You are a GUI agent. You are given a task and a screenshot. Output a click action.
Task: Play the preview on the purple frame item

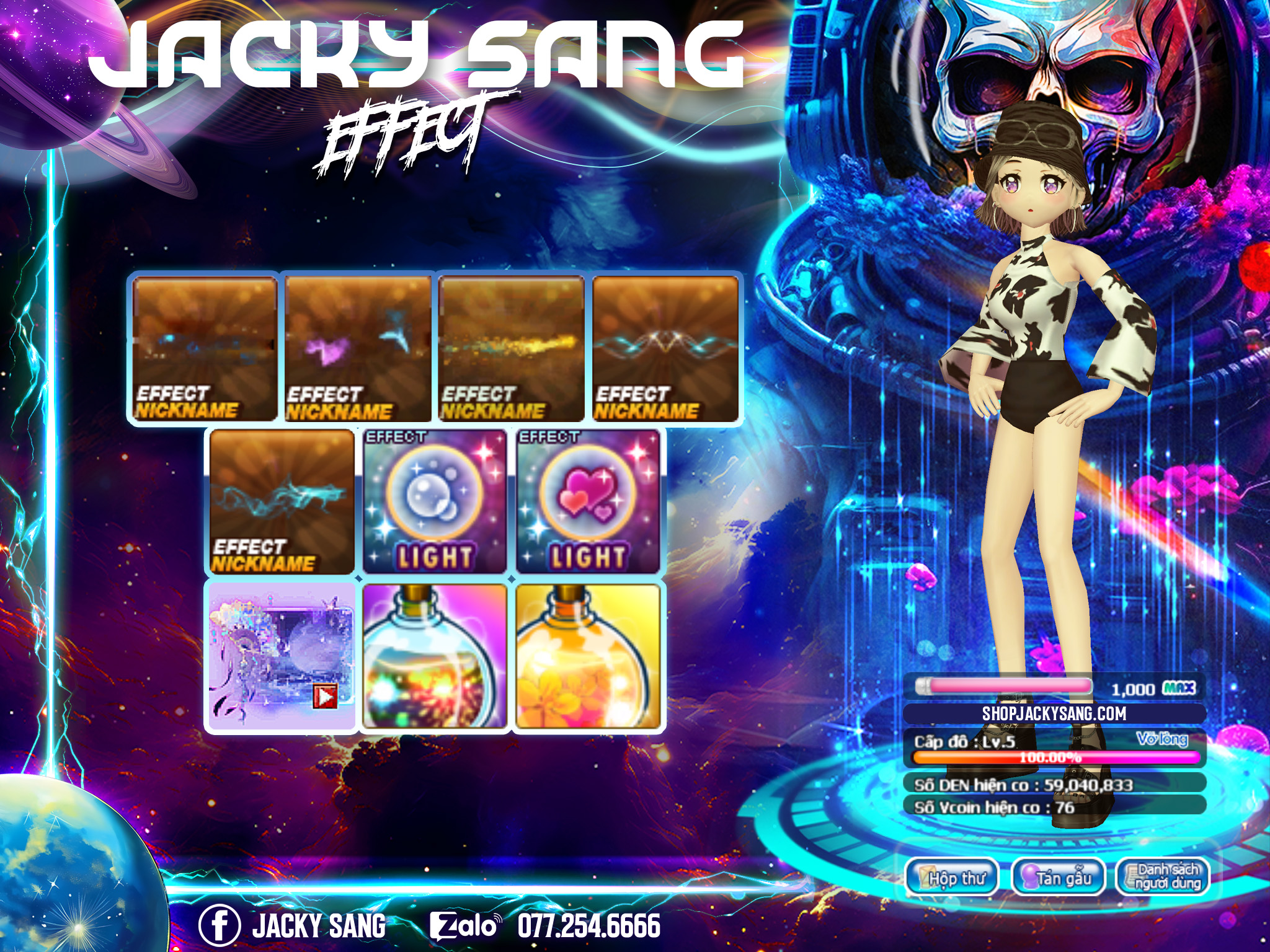pyautogui.click(x=326, y=697)
